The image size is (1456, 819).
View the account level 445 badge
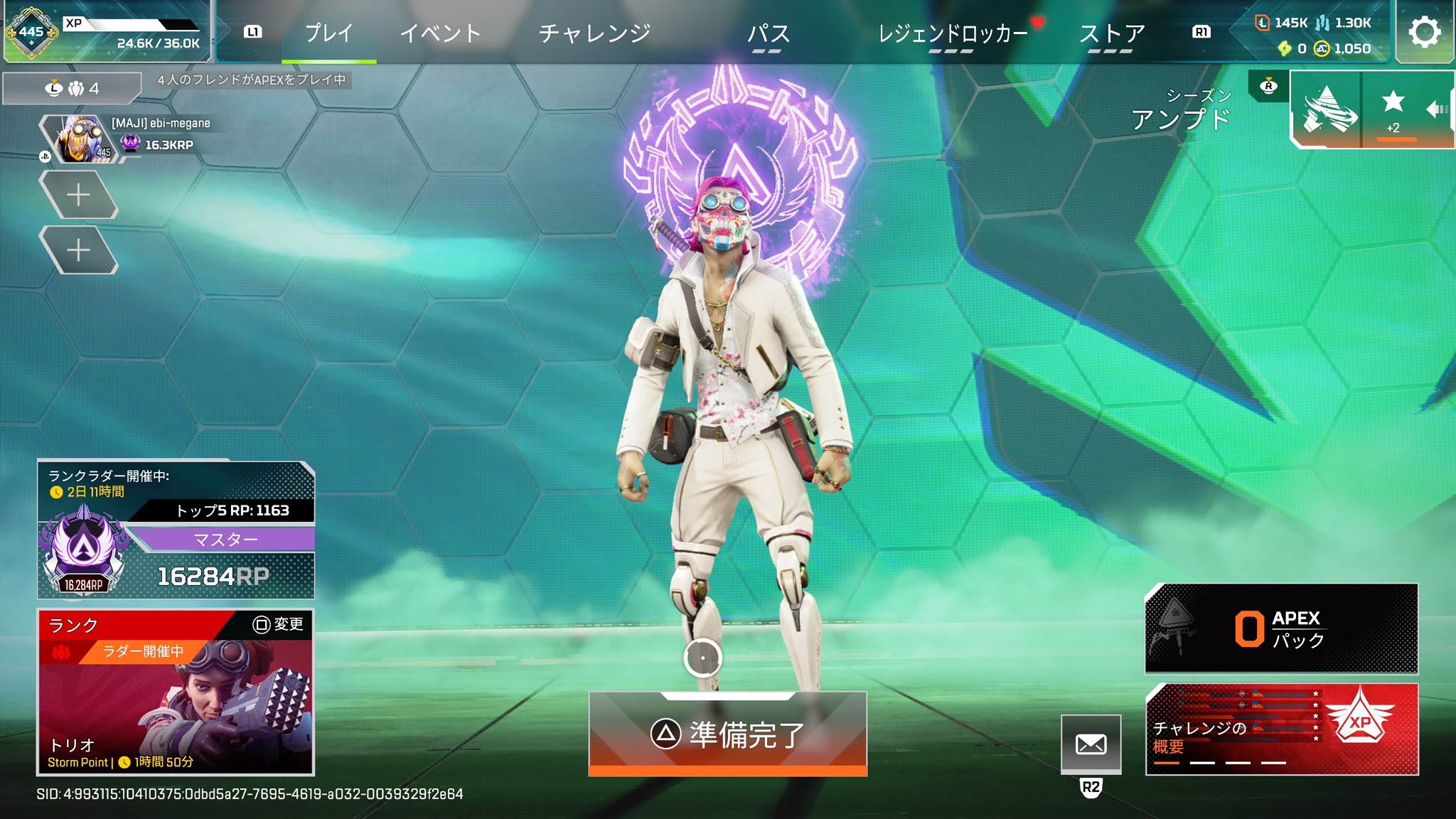31,32
